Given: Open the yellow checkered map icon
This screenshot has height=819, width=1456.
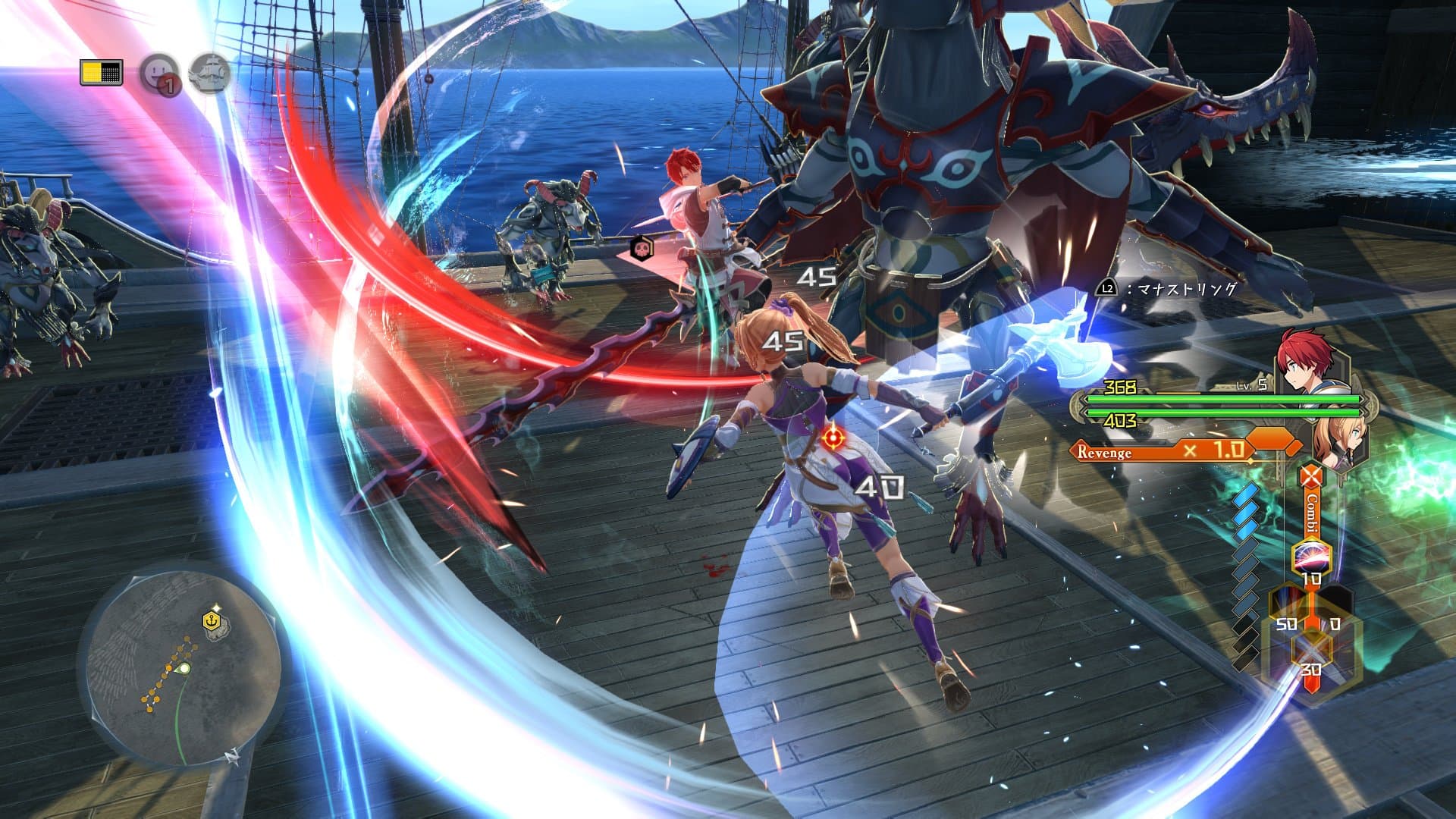Looking at the screenshot, I should coord(101,73).
